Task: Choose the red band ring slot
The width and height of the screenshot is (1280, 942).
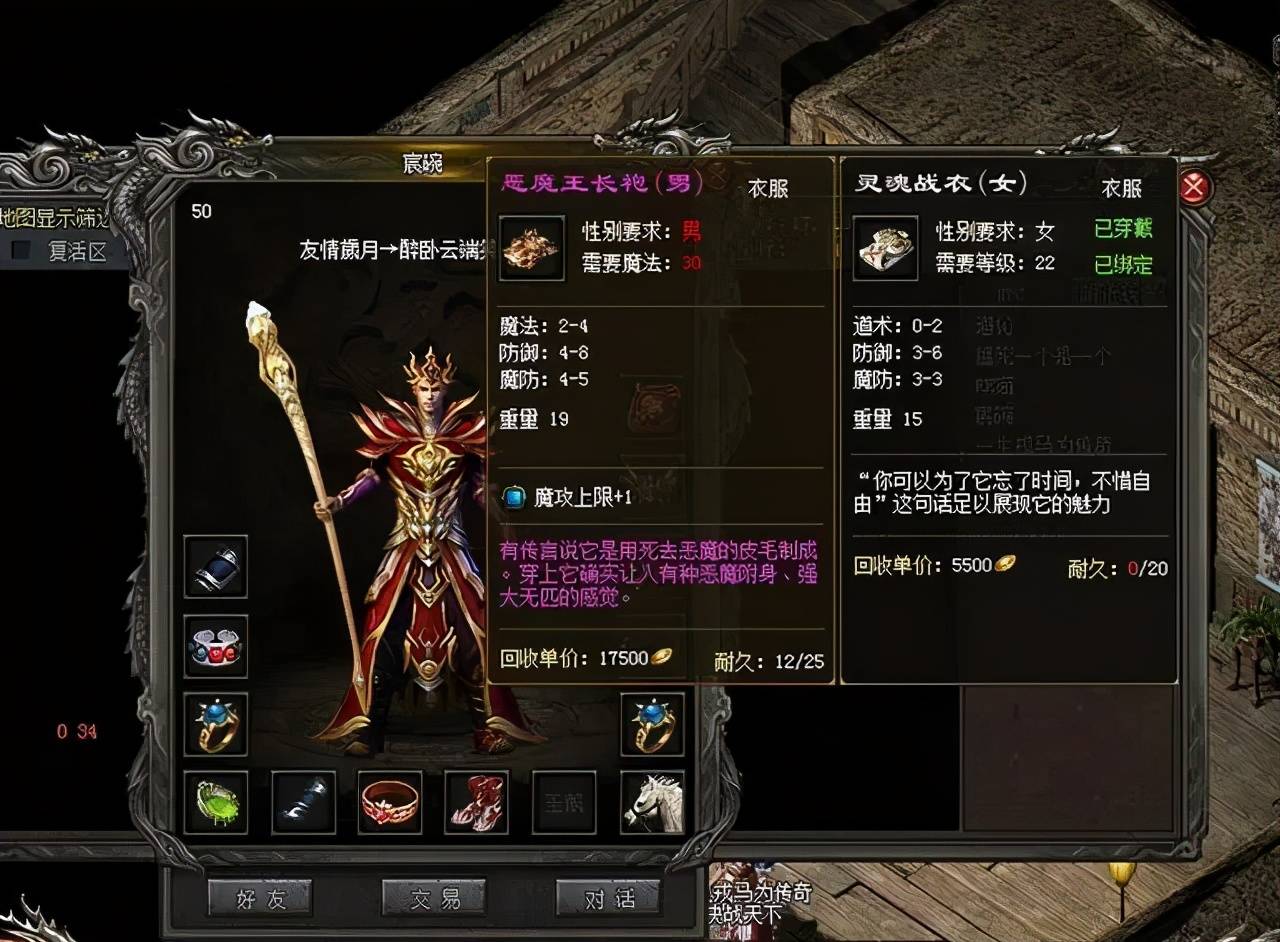Action: [x=390, y=802]
